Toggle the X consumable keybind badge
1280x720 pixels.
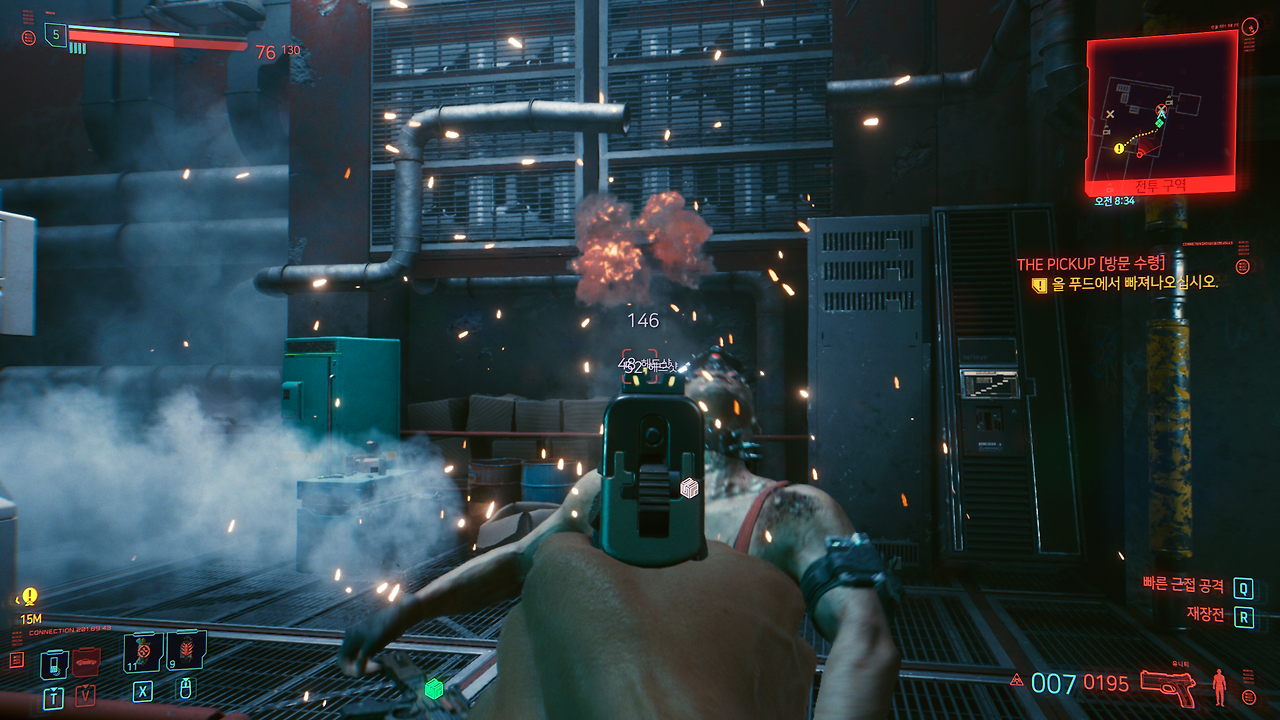click(x=143, y=692)
